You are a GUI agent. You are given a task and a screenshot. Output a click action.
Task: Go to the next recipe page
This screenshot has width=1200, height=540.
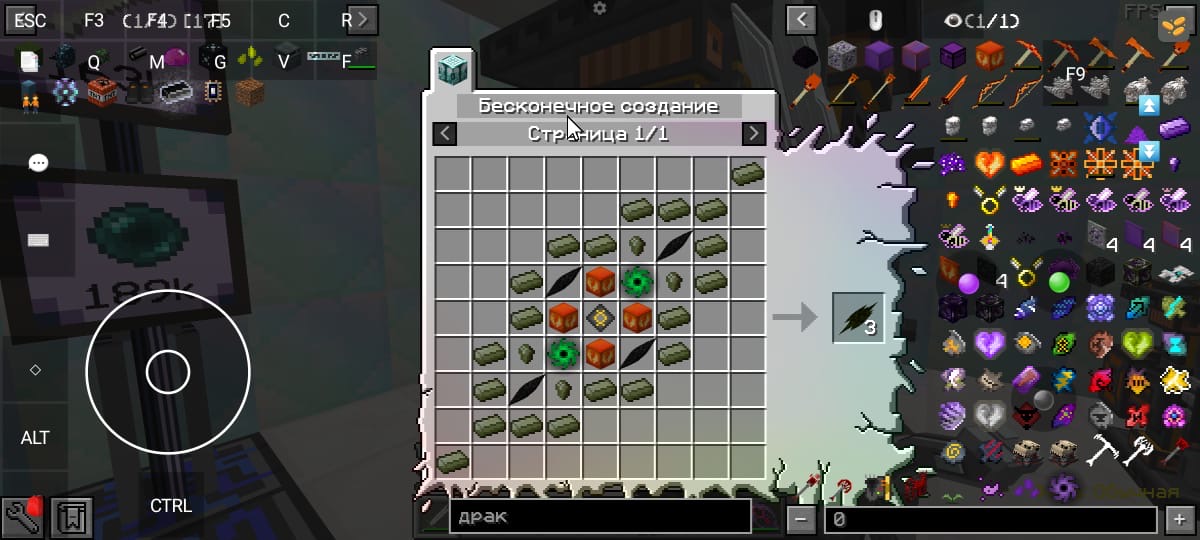click(754, 134)
